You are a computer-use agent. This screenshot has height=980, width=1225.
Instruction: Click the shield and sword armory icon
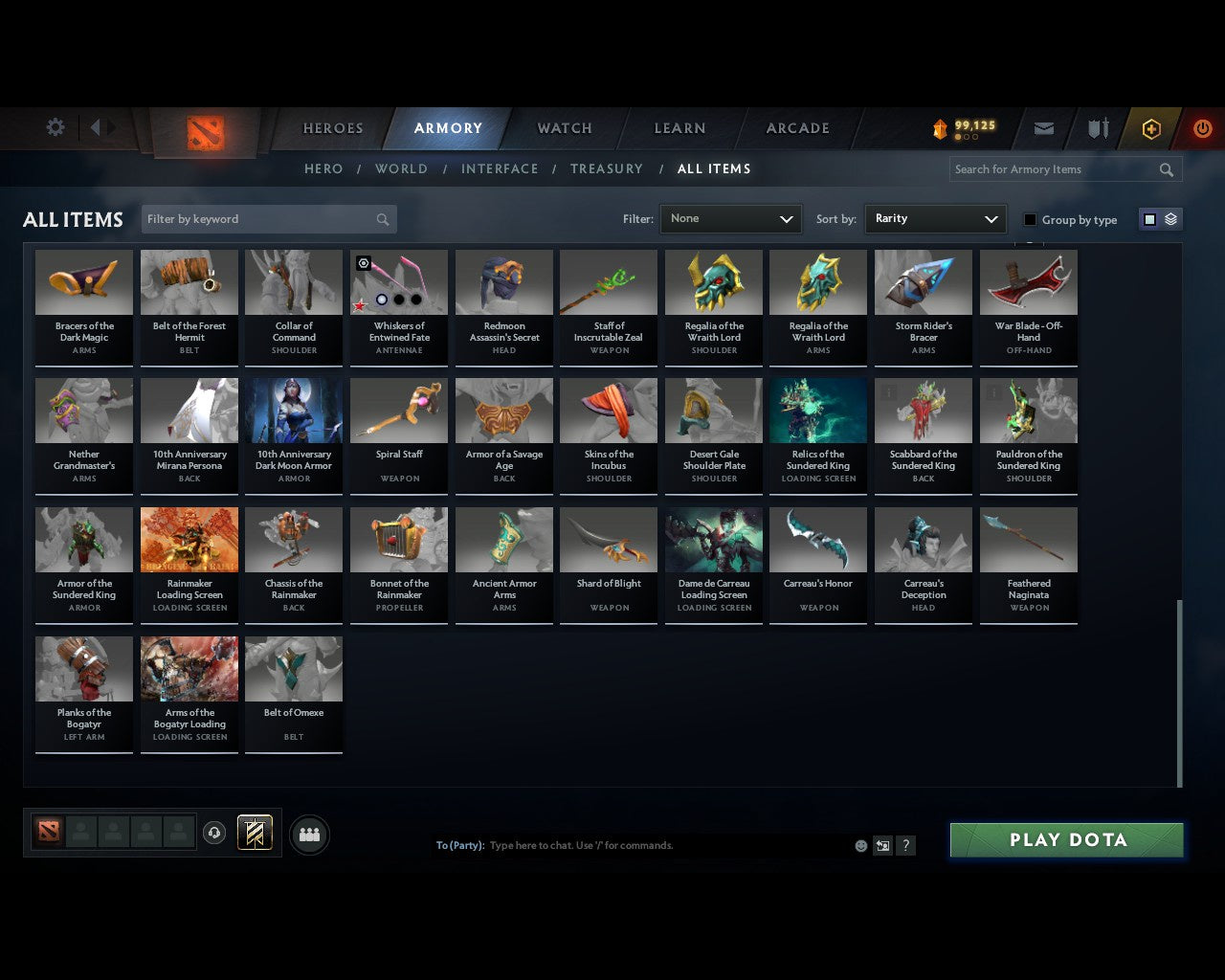point(1097,128)
